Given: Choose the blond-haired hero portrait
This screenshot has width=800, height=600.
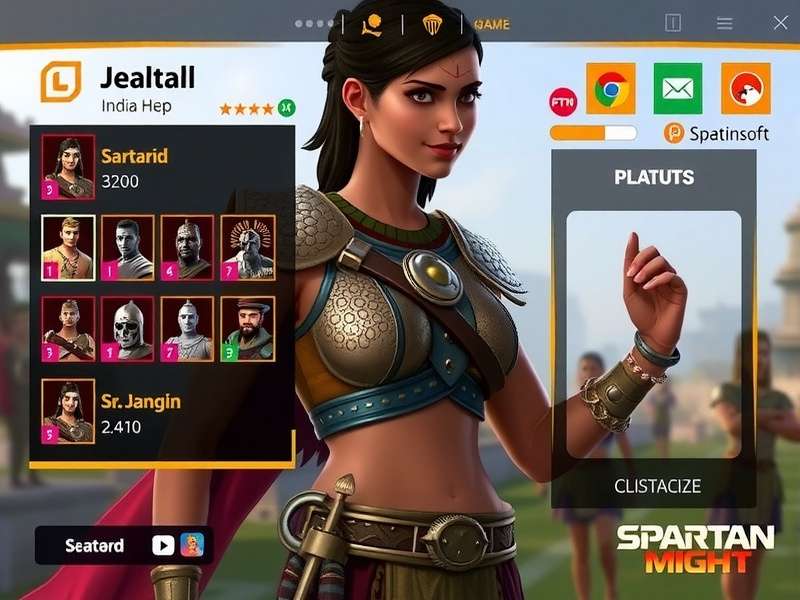Looking at the screenshot, I should (68, 248).
